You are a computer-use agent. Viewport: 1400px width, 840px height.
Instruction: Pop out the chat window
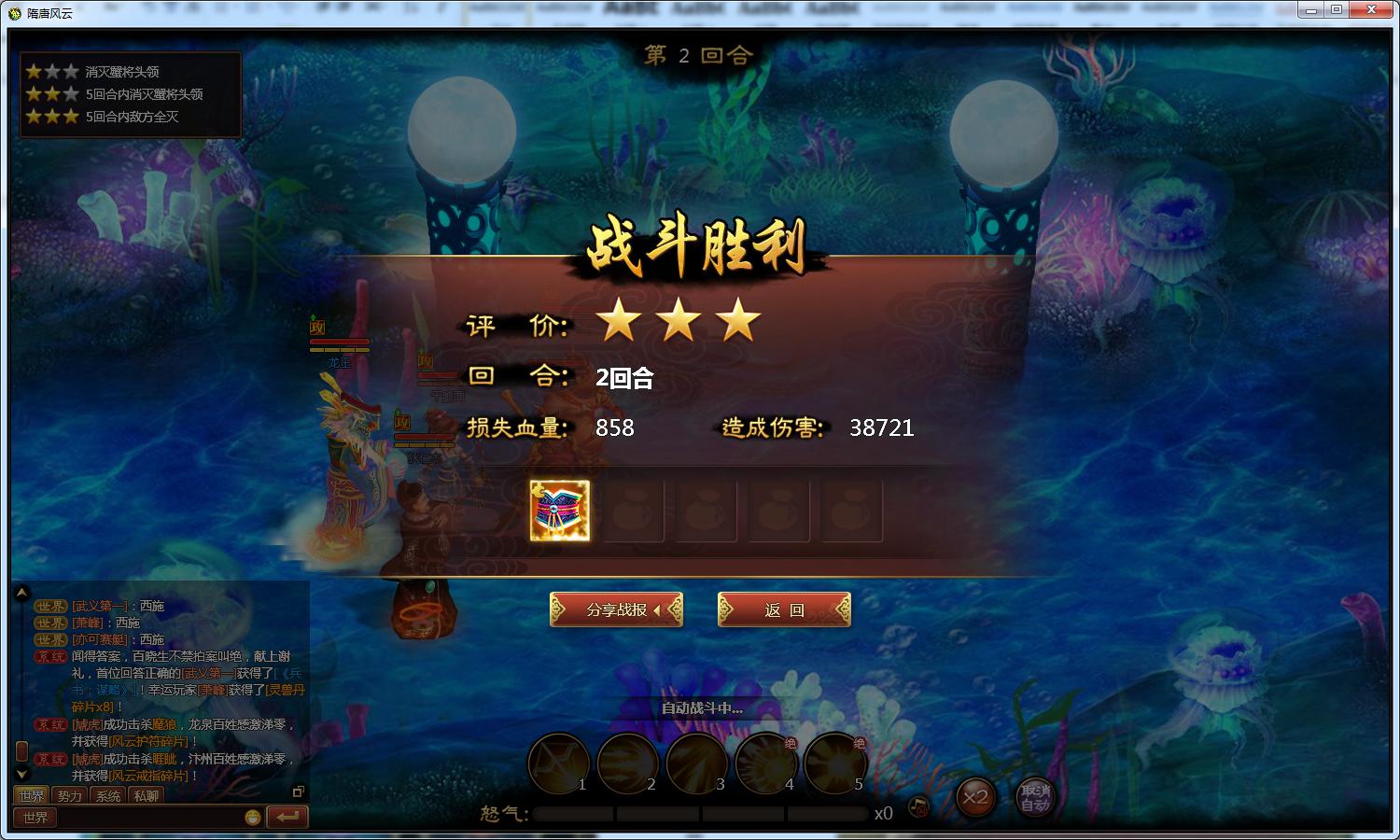pos(299,790)
